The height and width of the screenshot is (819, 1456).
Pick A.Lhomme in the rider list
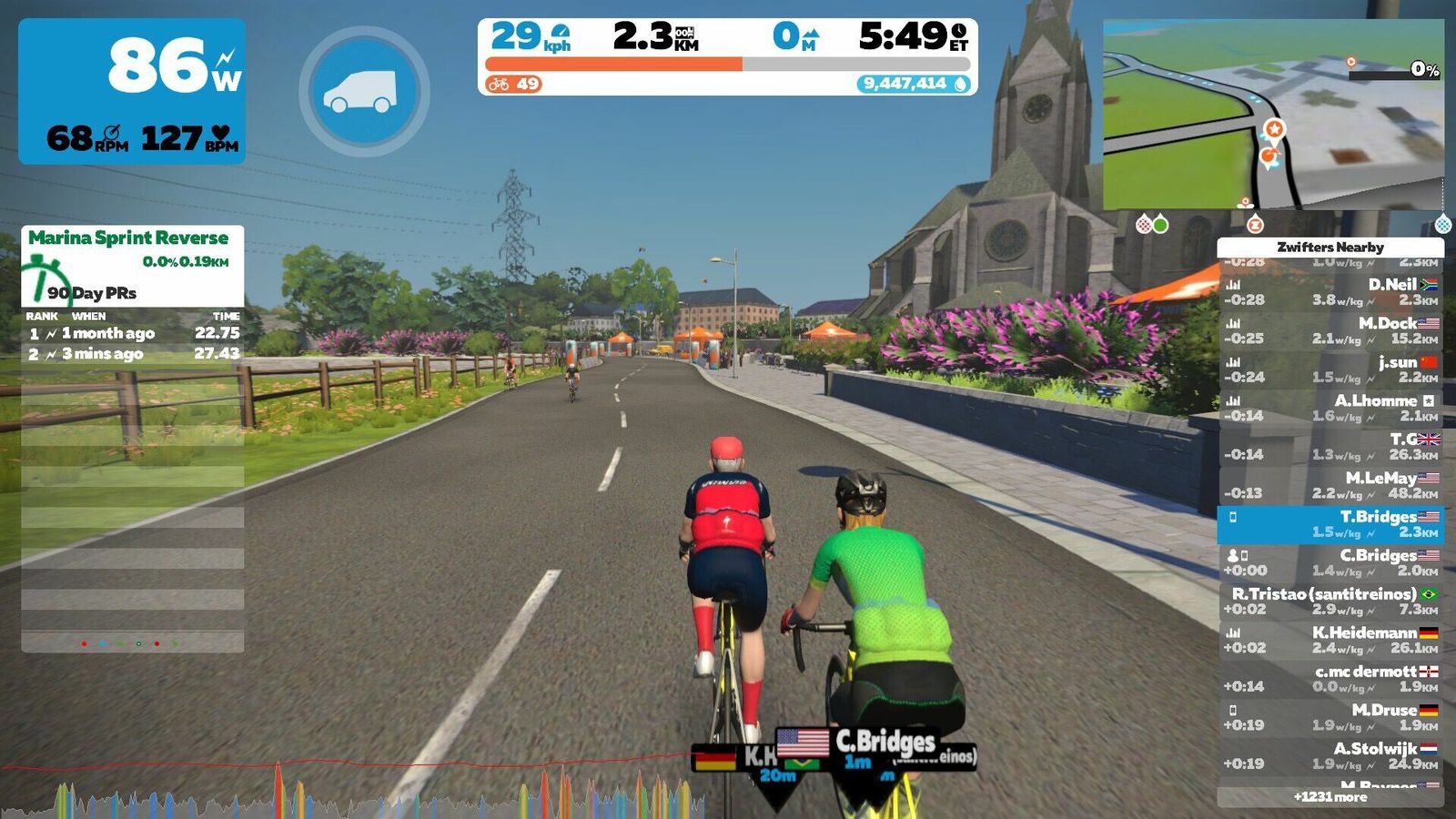pyautogui.click(x=1330, y=408)
